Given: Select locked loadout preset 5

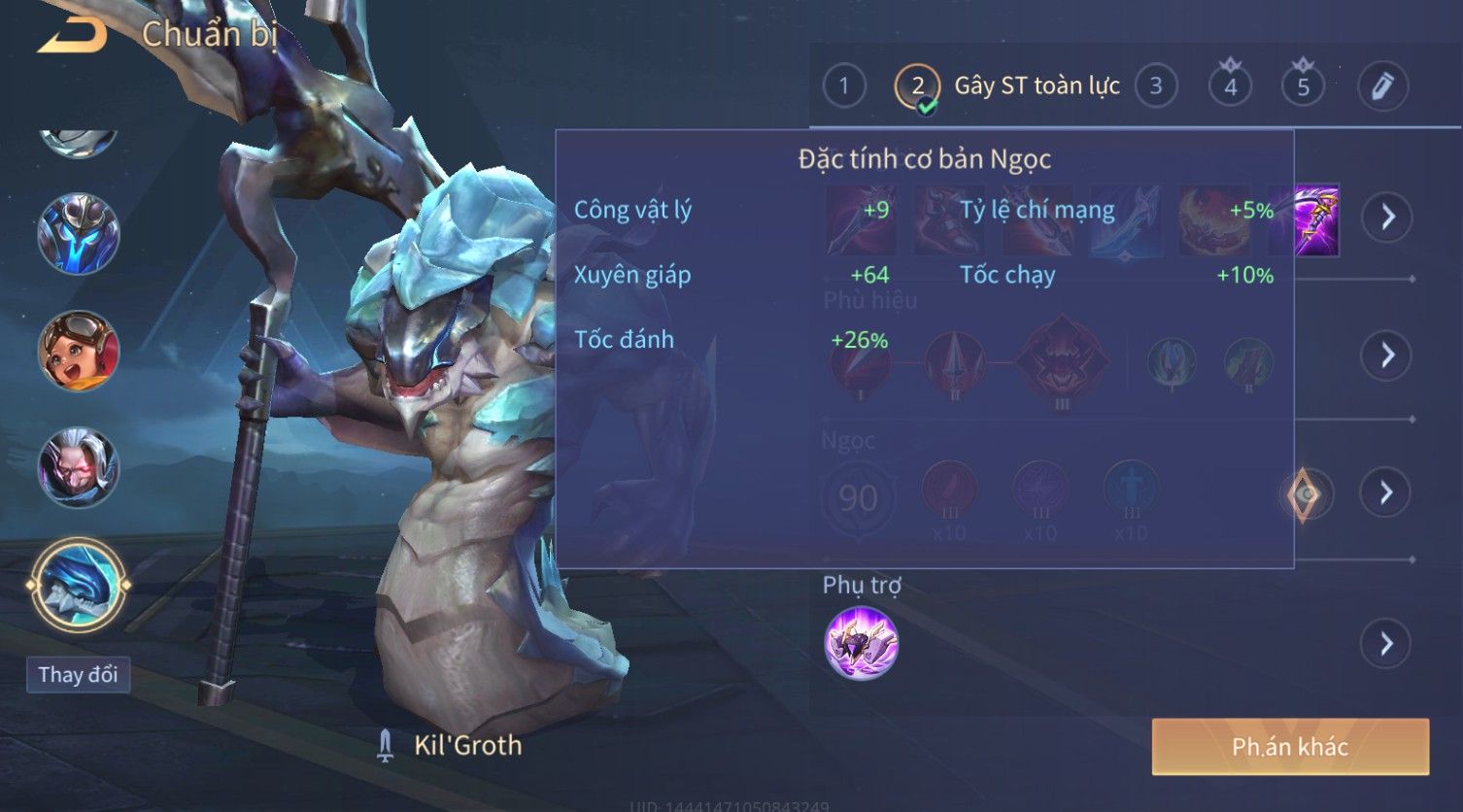Looking at the screenshot, I should [x=1303, y=86].
